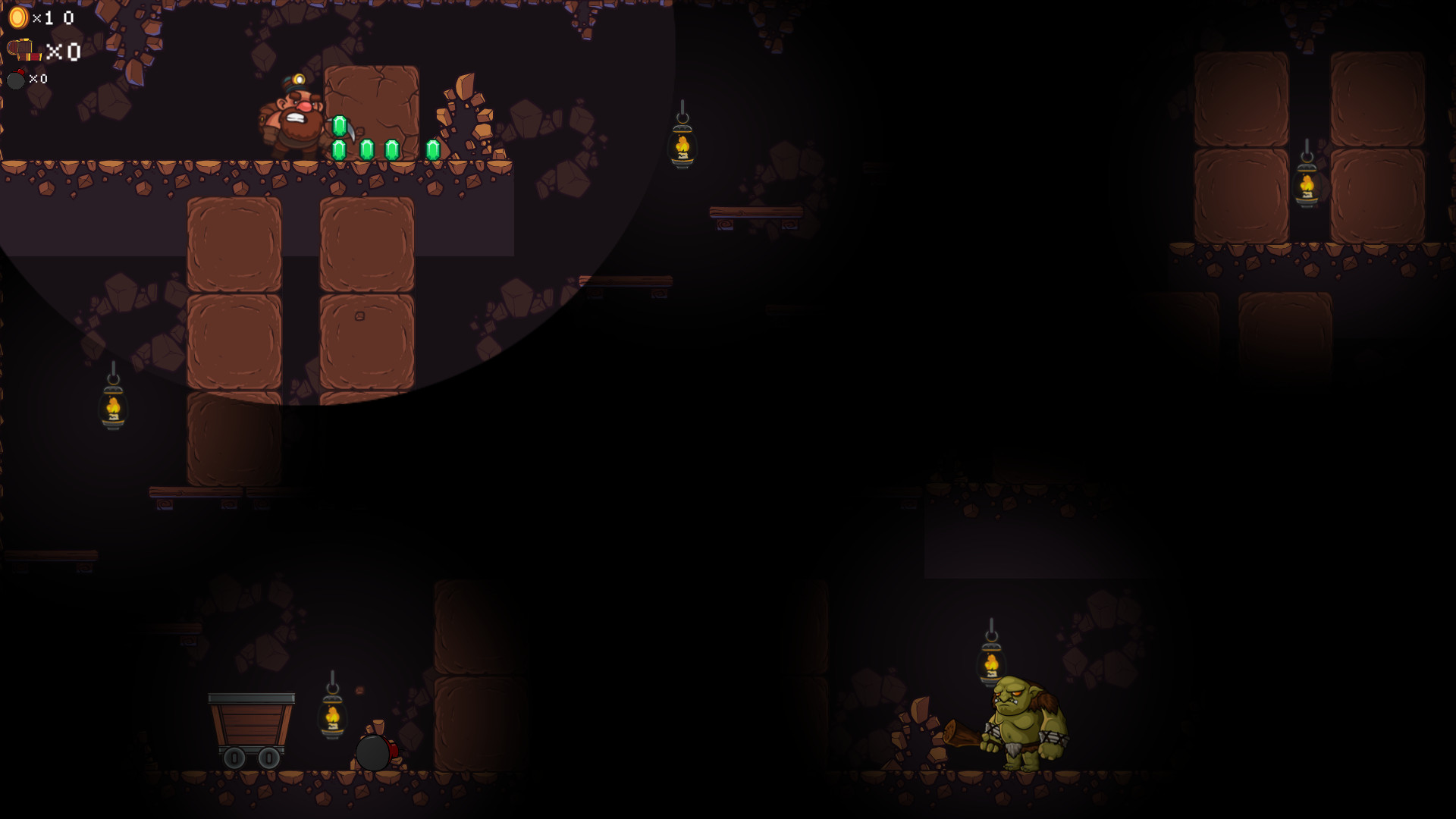Screen dimensions: 1456x819
Task: Click the bomb counter icon in the HUD
Action: pos(17,79)
